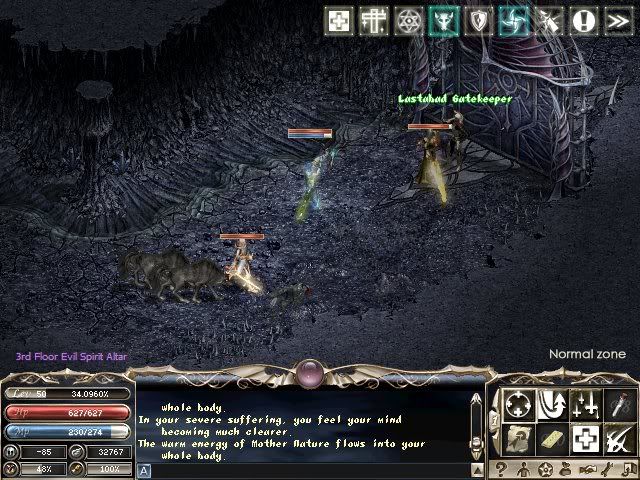Click the white cross buff icon
This screenshot has height=480, width=640.
point(340,21)
